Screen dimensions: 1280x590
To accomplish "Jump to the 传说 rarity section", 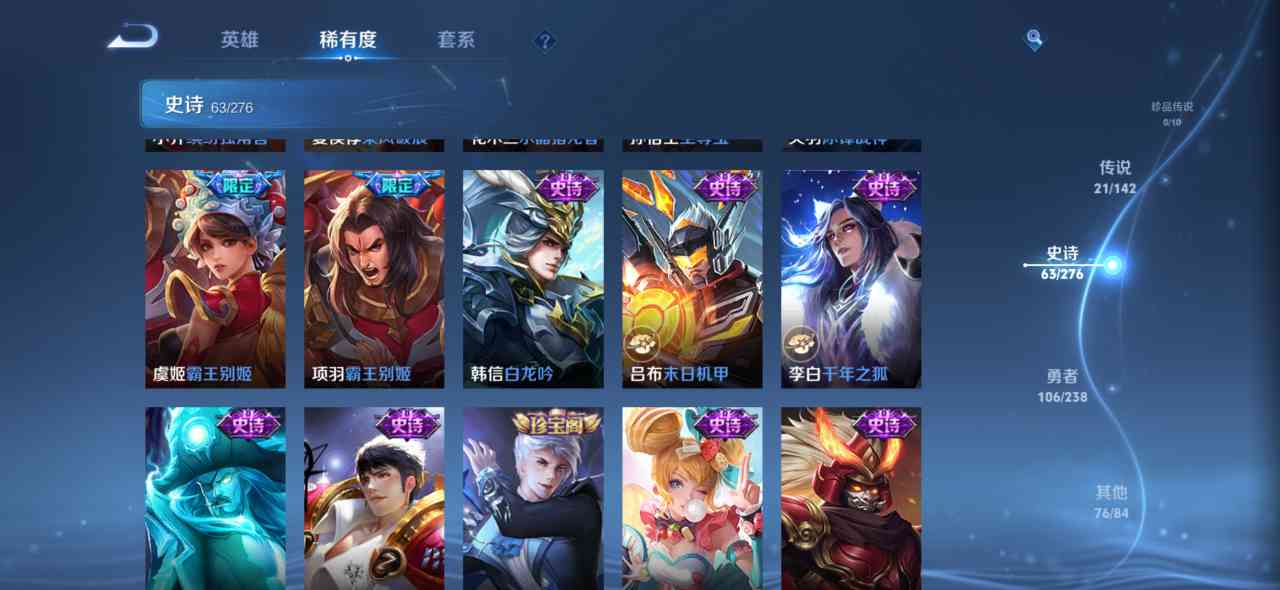I will click(1115, 176).
